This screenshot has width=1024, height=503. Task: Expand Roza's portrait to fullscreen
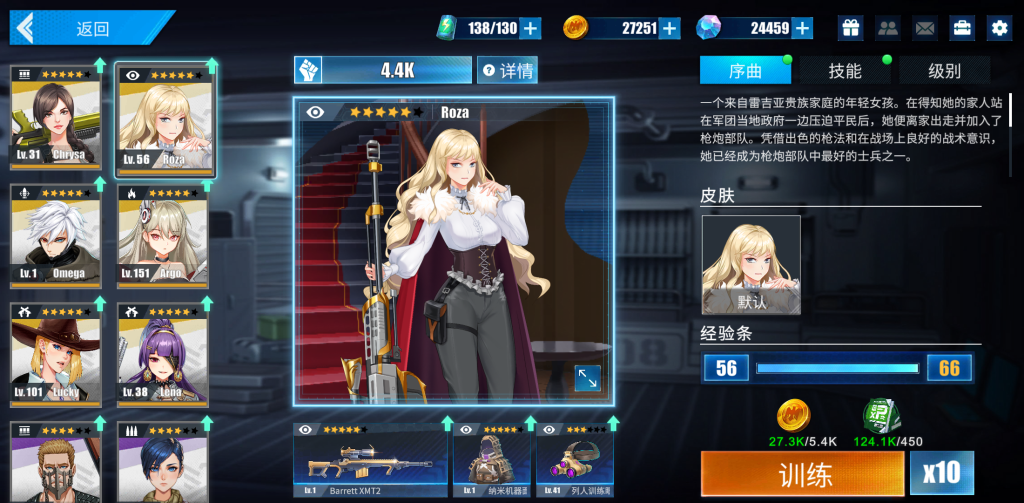[x=587, y=378]
